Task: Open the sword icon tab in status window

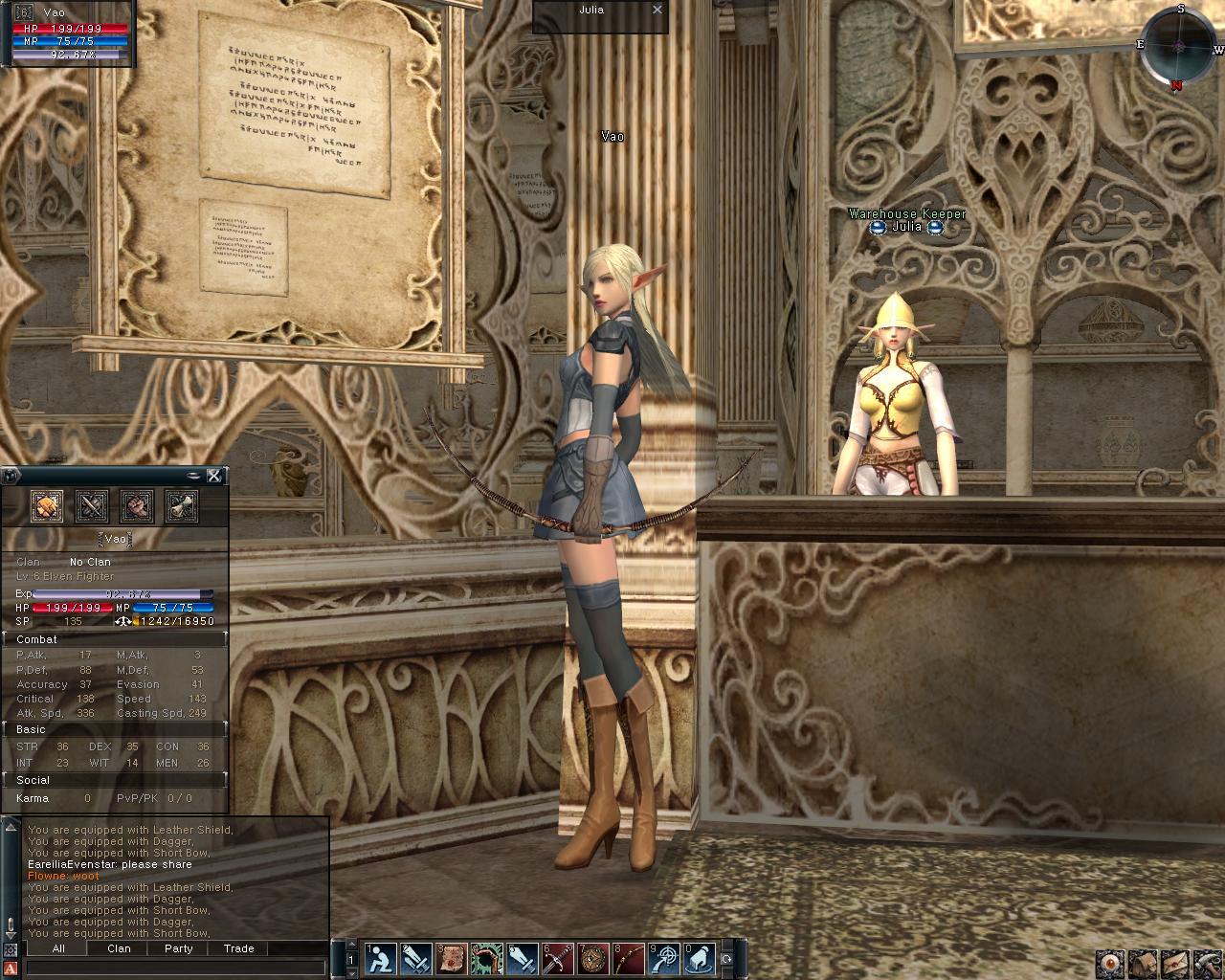Action: (x=92, y=505)
